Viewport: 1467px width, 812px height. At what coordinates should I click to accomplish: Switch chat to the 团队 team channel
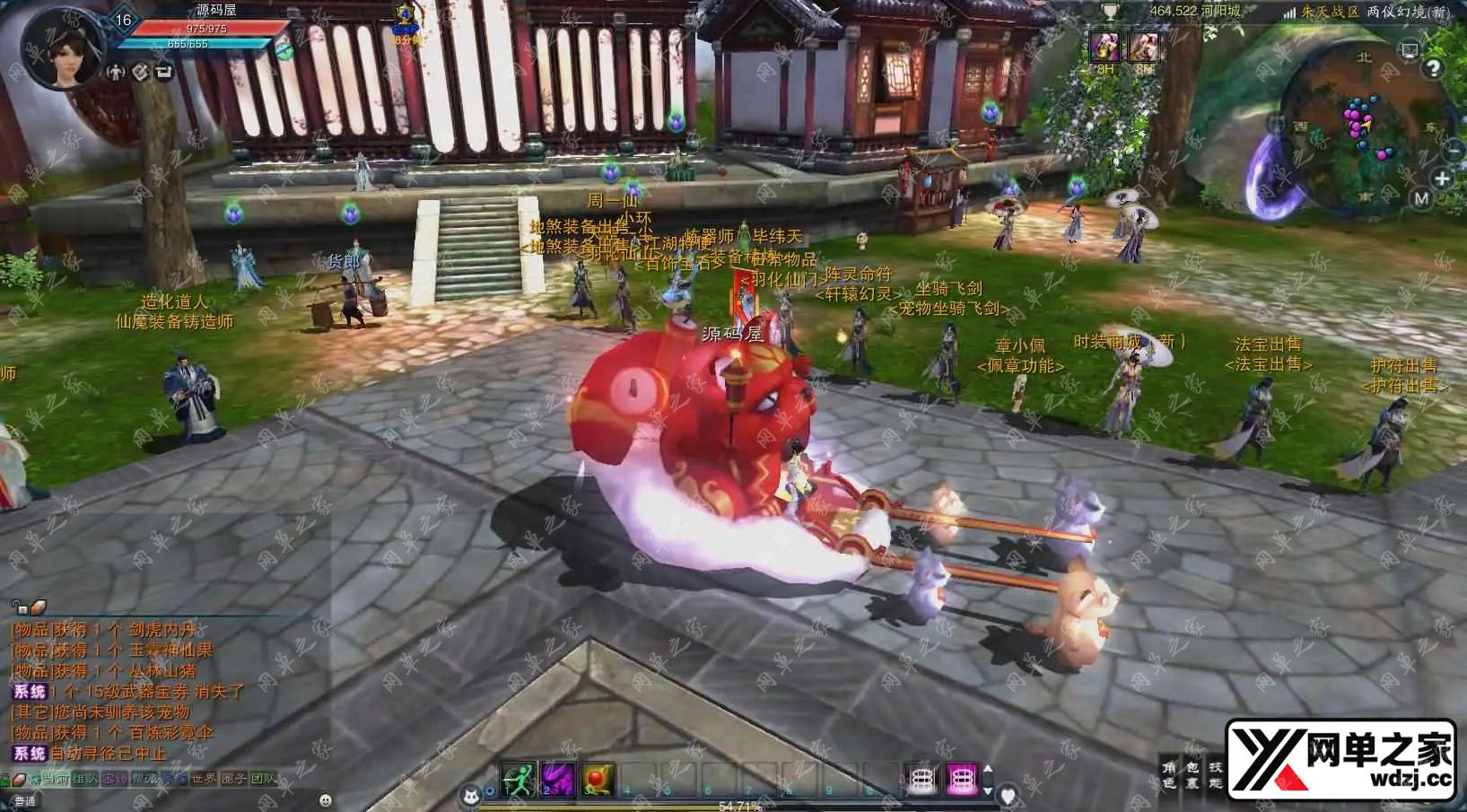[x=264, y=779]
